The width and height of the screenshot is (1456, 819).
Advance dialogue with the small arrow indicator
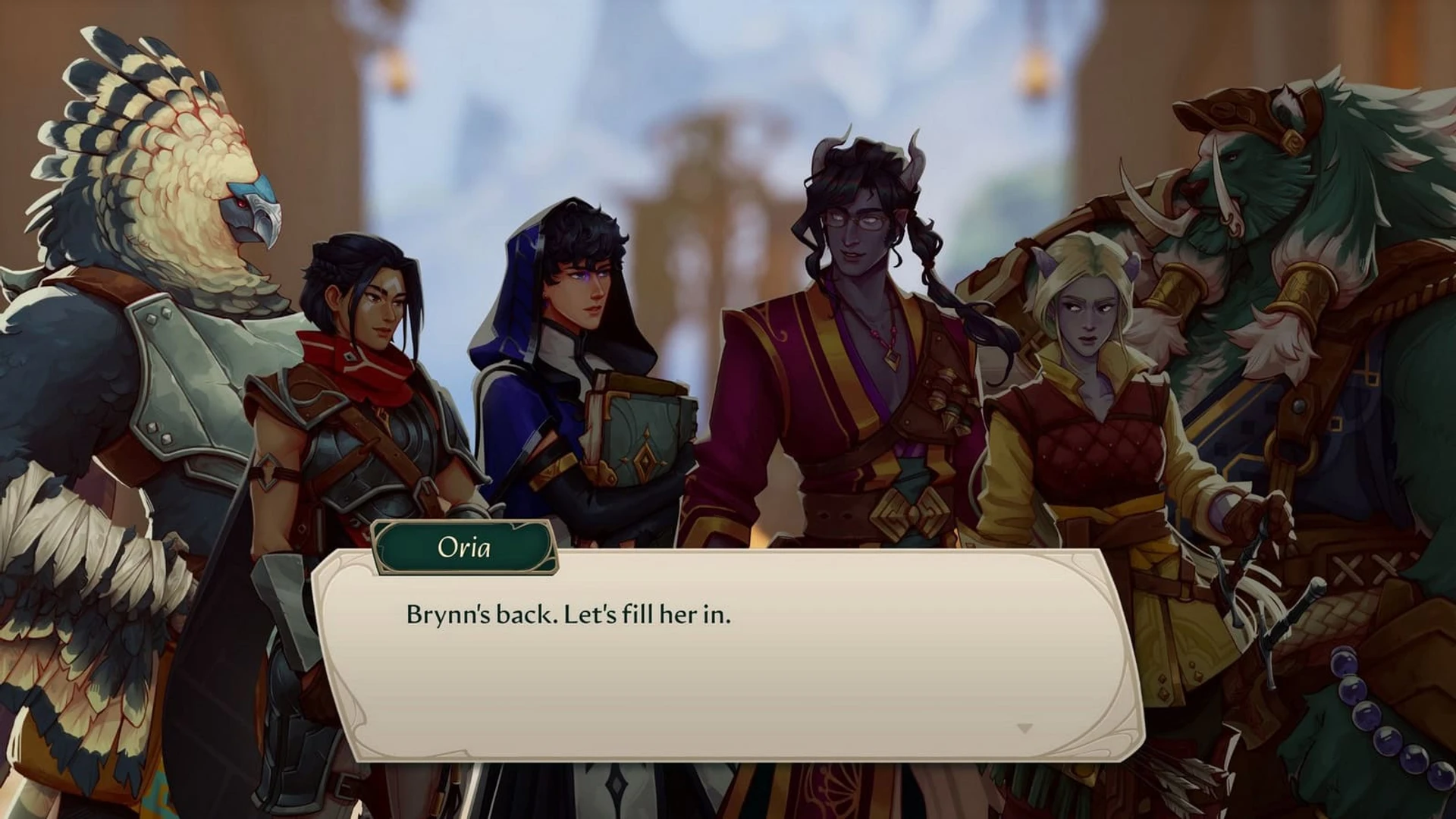click(1025, 729)
